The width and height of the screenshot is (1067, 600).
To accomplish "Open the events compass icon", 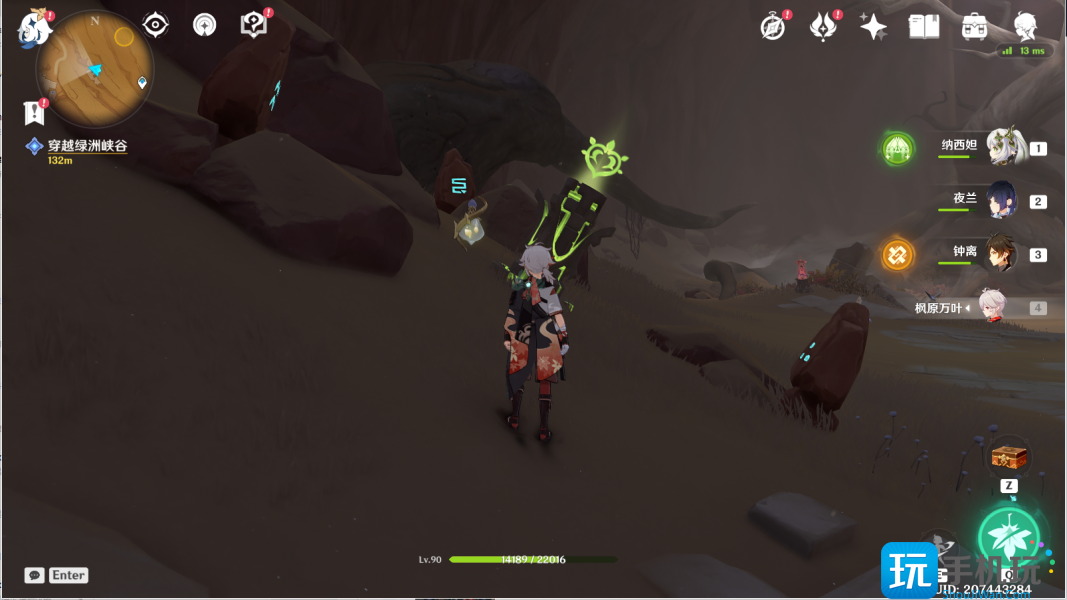I will 772,27.
